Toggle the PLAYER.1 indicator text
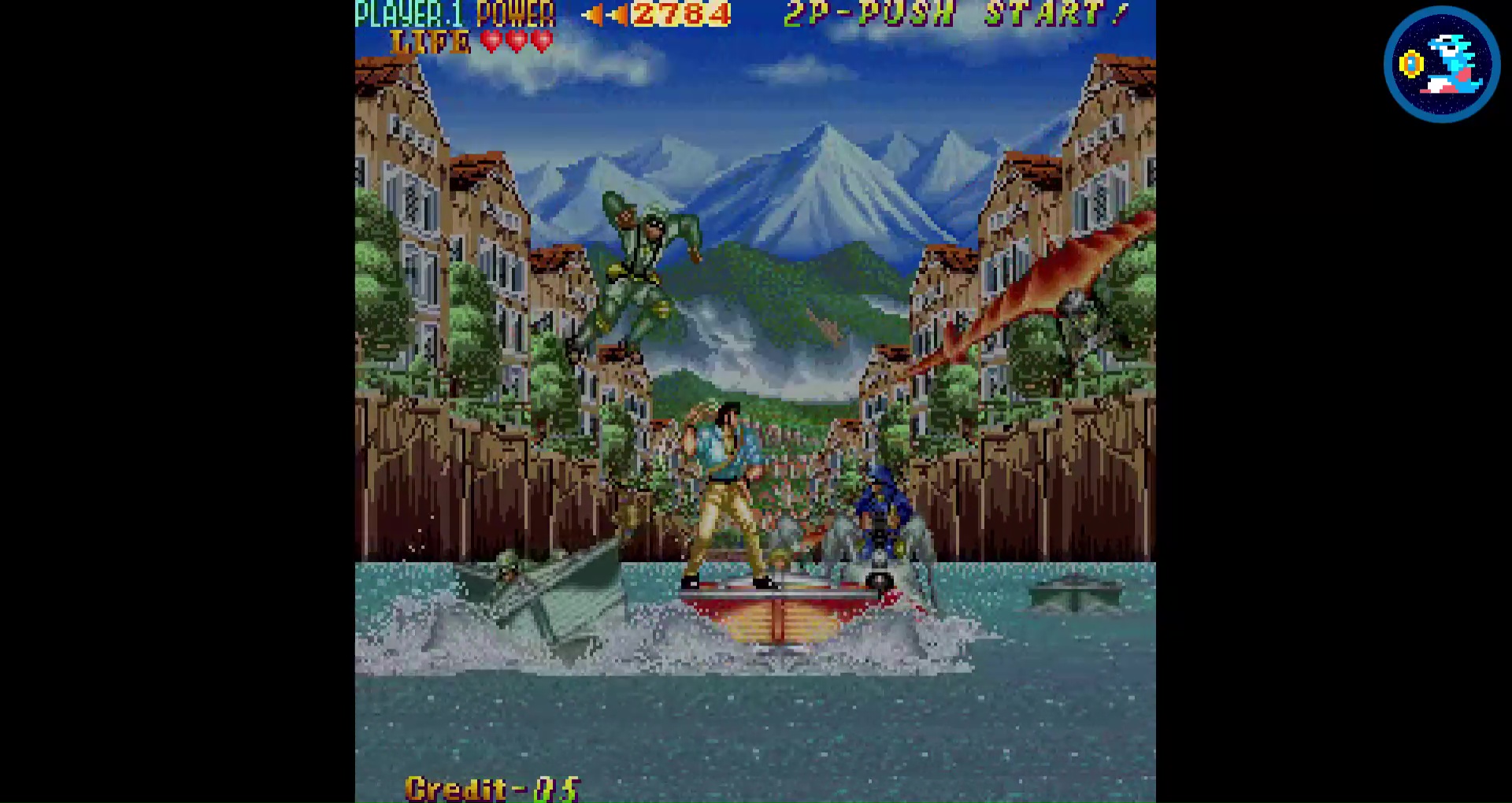 (x=408, y=13)
